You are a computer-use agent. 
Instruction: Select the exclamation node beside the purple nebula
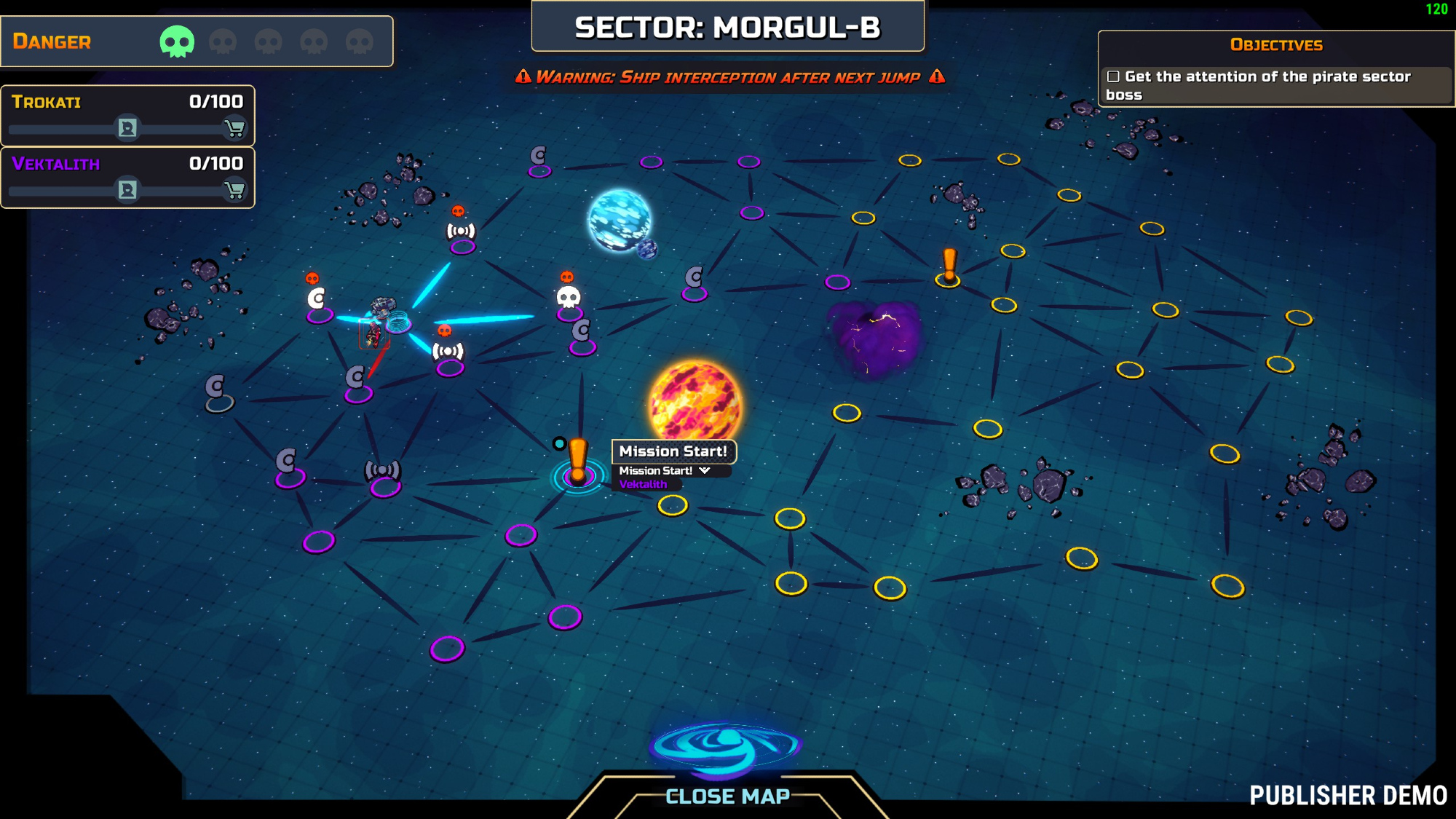tap(949, 267)
